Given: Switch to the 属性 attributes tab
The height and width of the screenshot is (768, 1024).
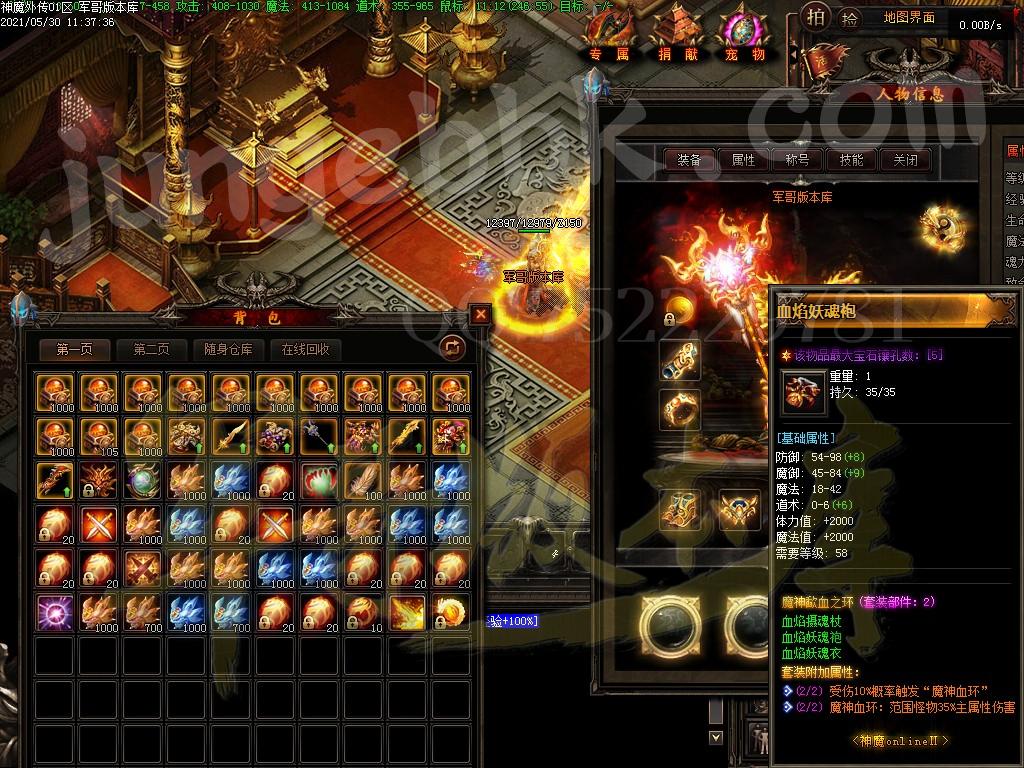Looking at the screenshot, I should point(743,159).
